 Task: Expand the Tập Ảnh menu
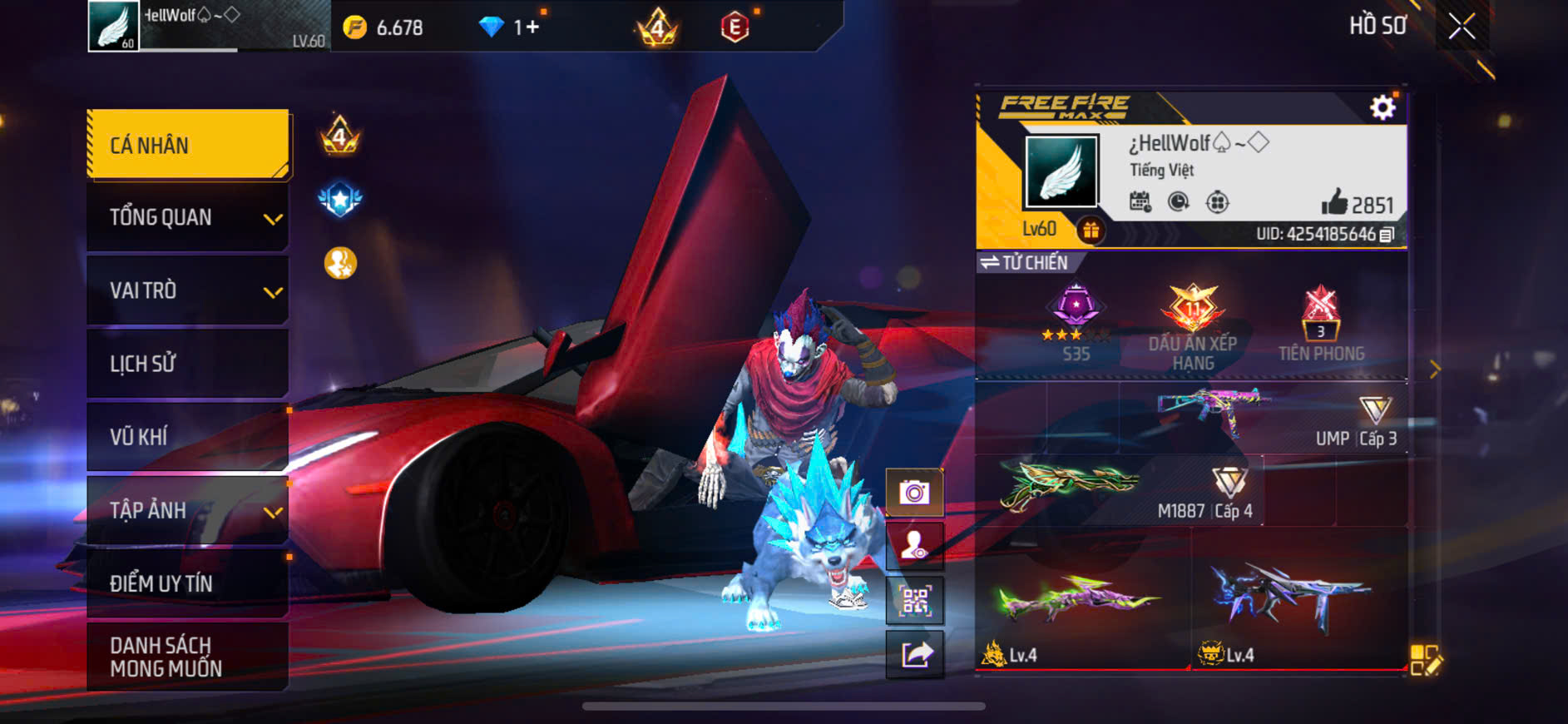coord(188,510)
